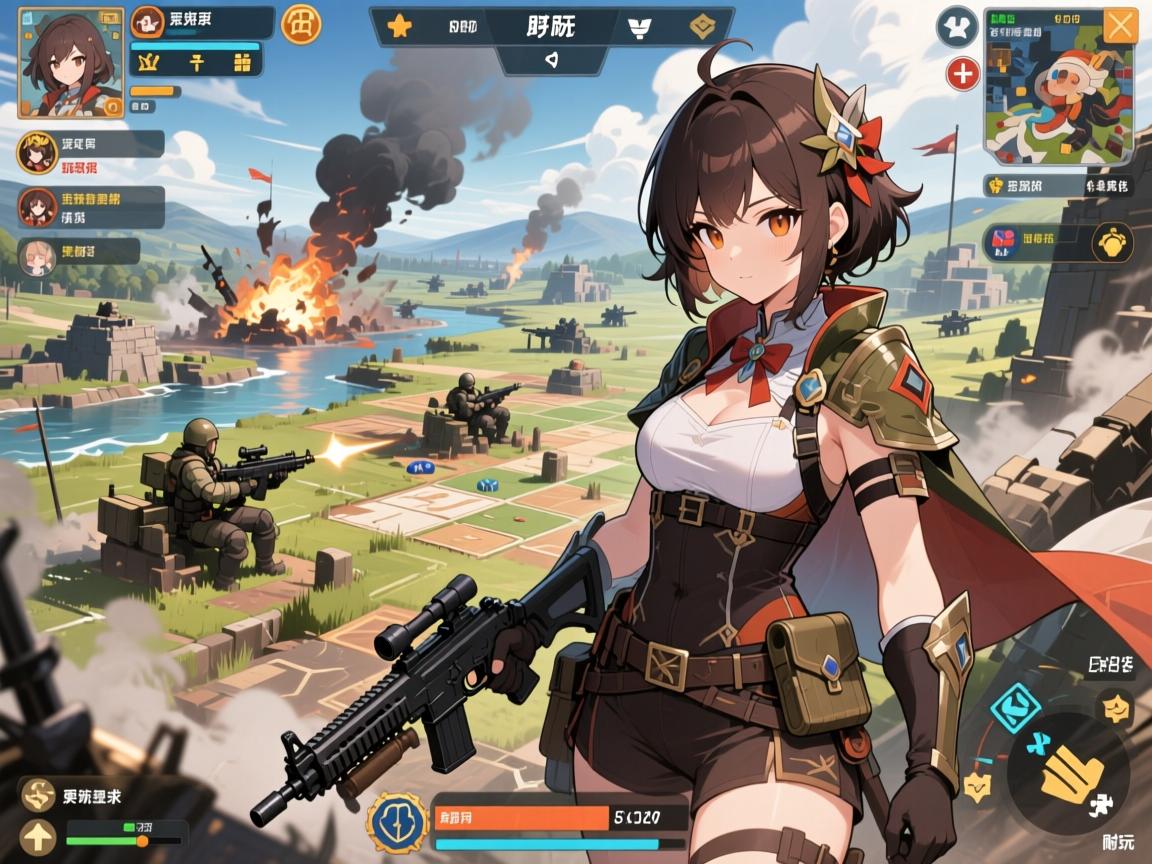
Task: Click the white trophy emblem in top bar
Action: tap(639, 28)
